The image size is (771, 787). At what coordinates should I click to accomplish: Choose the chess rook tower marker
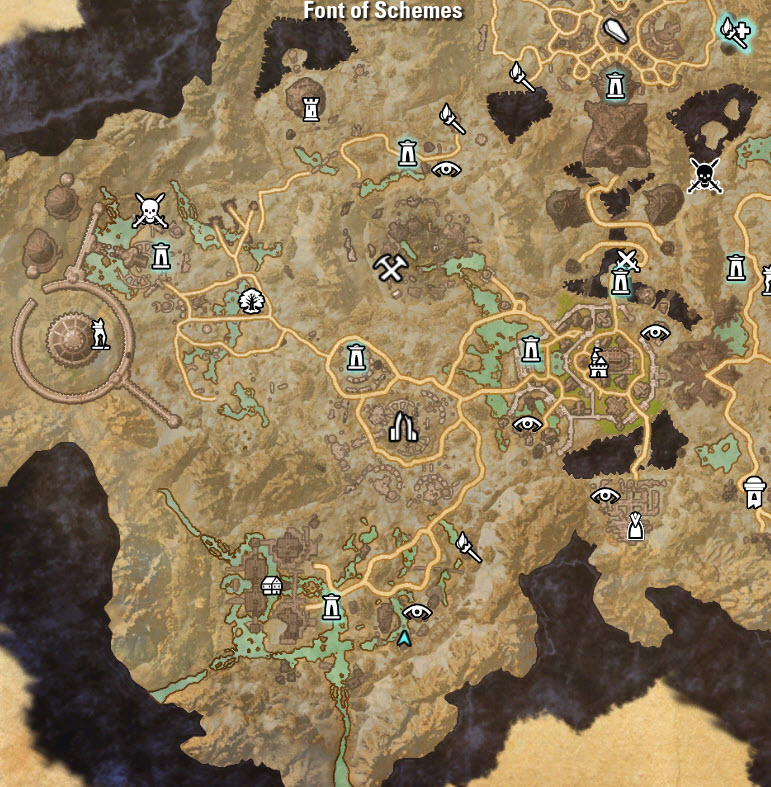click(311, 108)
